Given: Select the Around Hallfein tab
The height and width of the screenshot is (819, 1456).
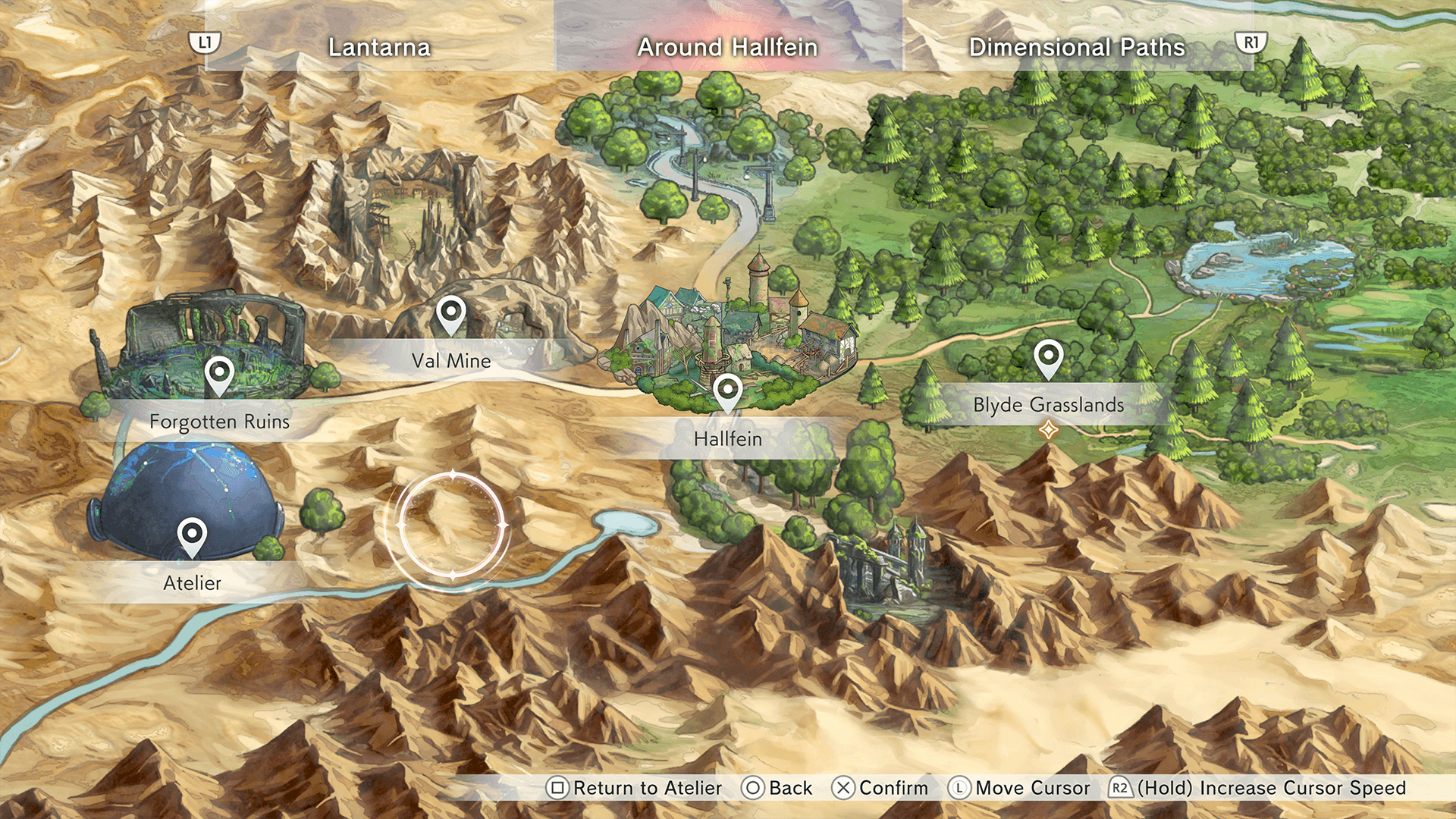Looking at the screenshot, I should tap(727, 47).
